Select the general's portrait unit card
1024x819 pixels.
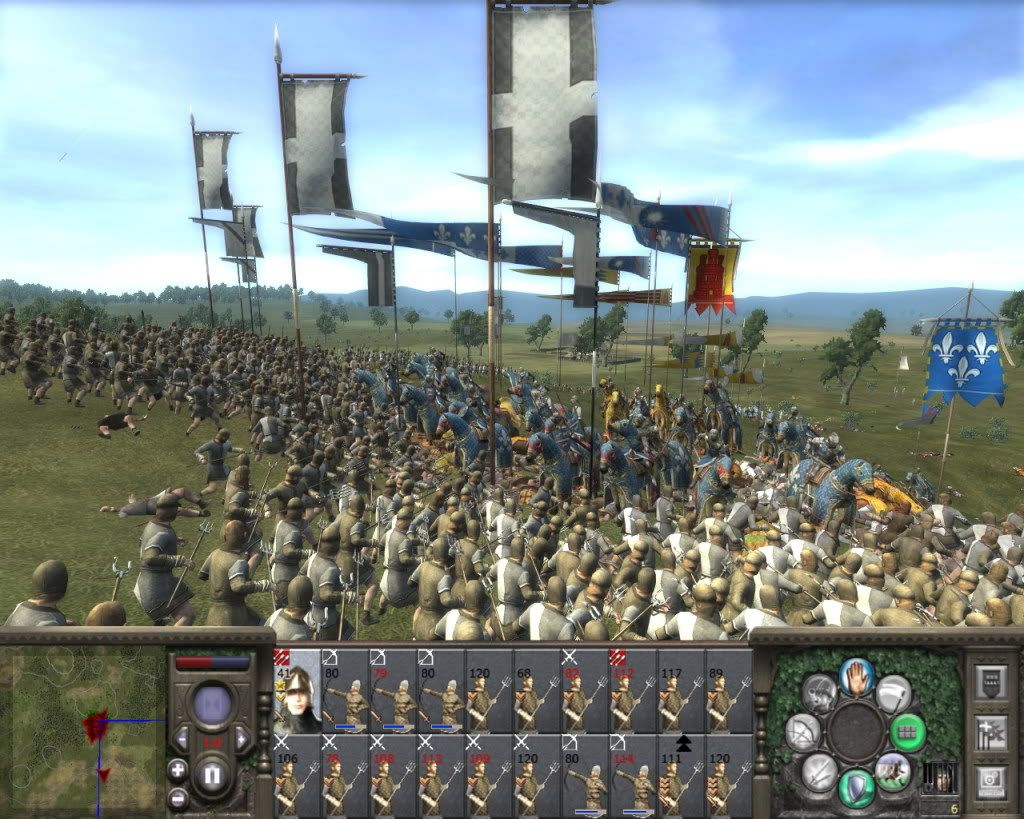297,690
